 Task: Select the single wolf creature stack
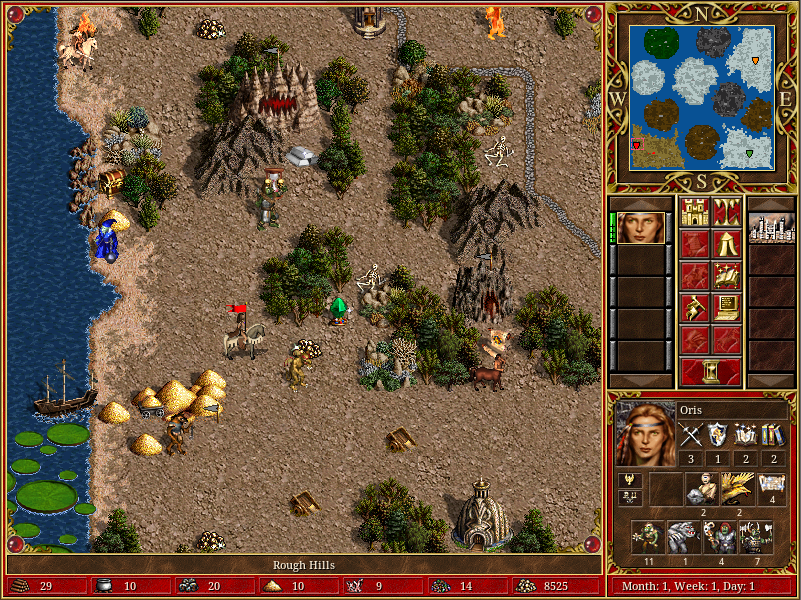[x=683, y=536]
